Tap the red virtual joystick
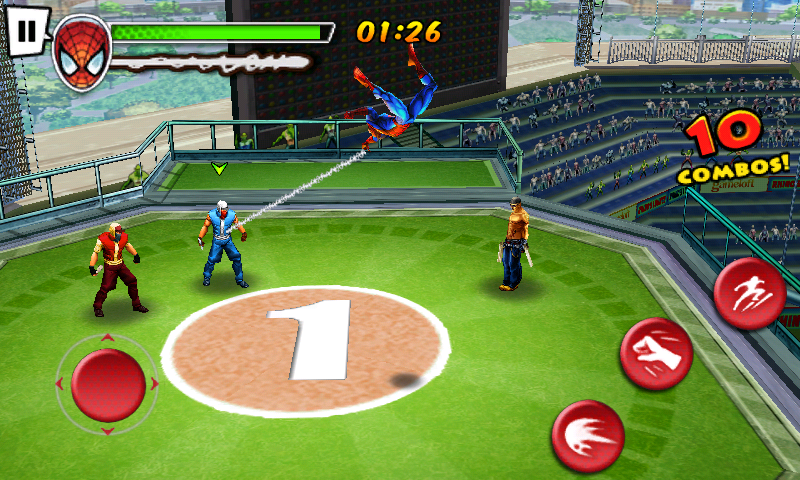This screenshot has width=800, height=480. [107, 384]
